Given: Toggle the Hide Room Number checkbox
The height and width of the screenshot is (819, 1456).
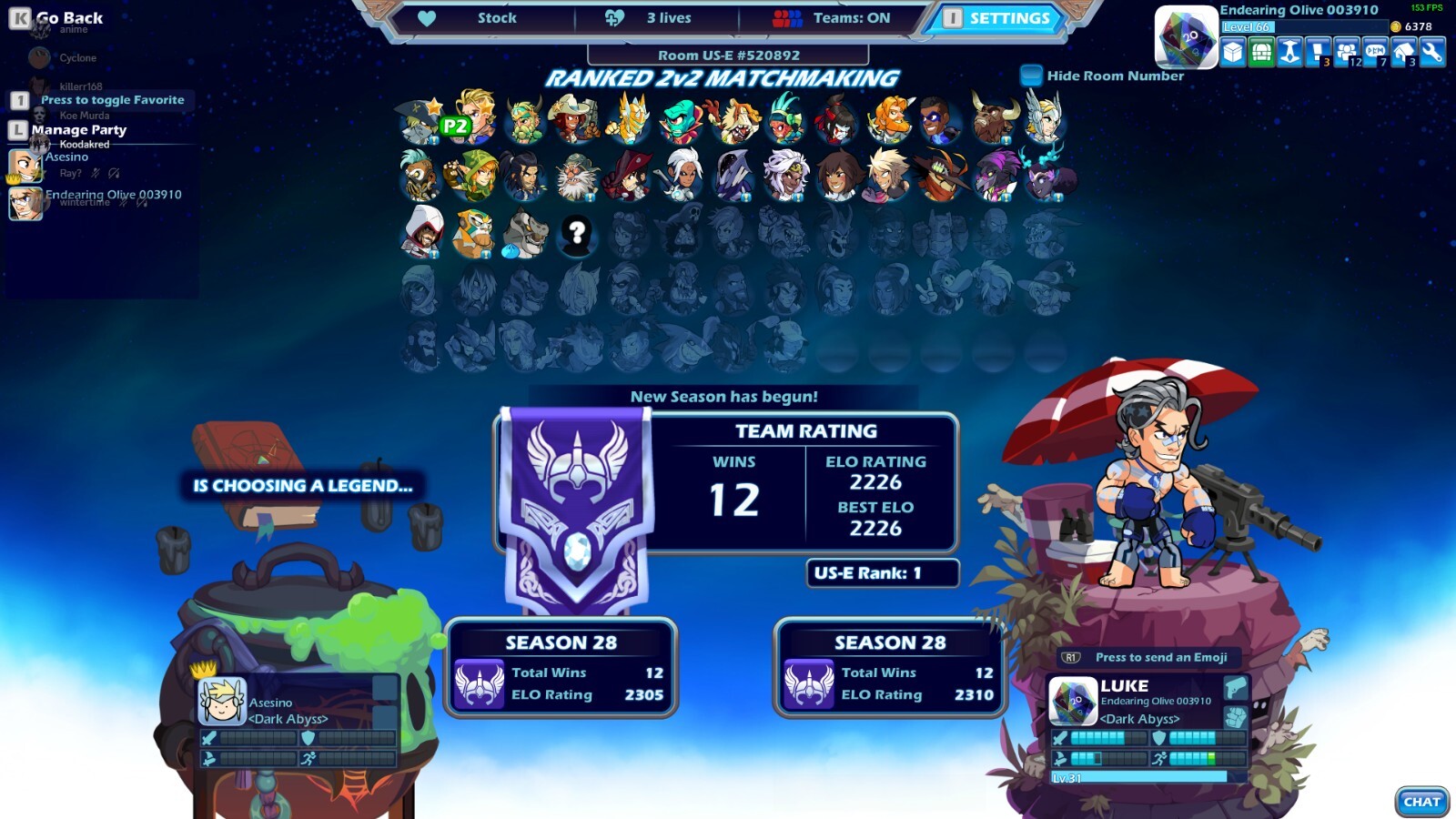Looking at the screenshot, I should pos(1031,76).
